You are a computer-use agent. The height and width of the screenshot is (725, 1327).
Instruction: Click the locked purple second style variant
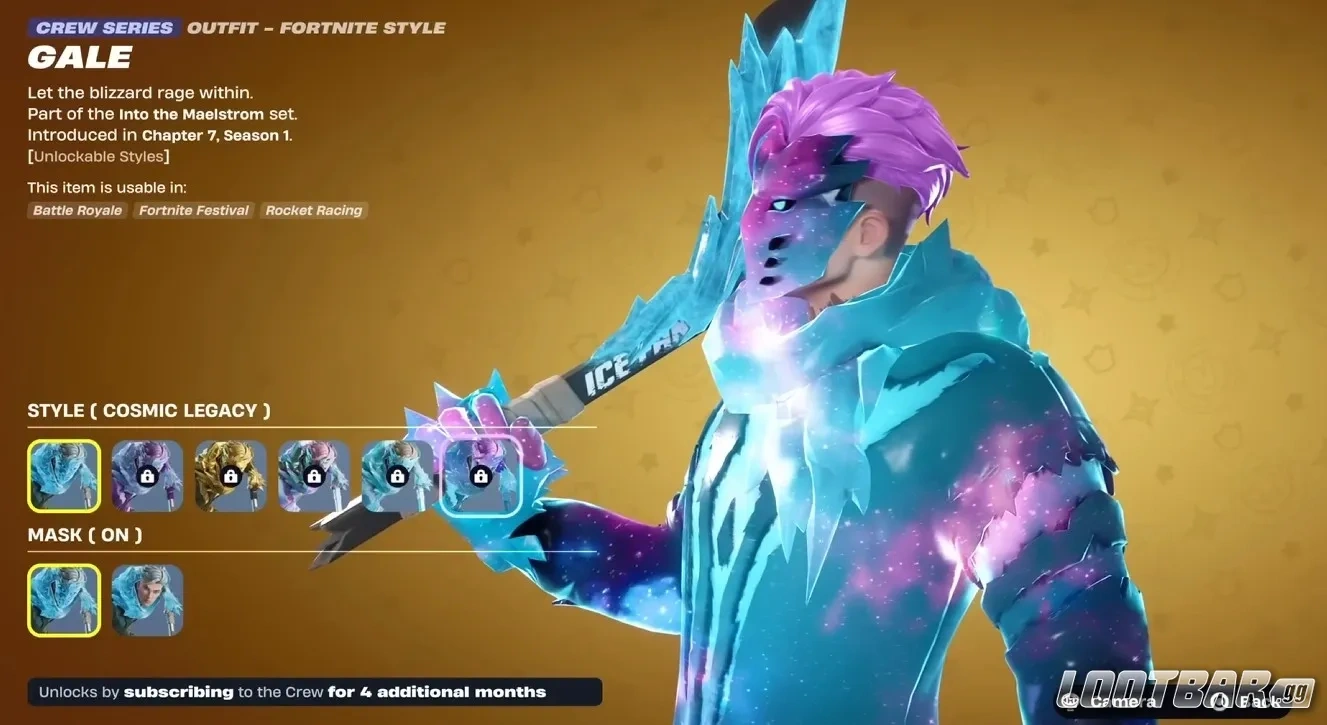[x=147, y=476]
